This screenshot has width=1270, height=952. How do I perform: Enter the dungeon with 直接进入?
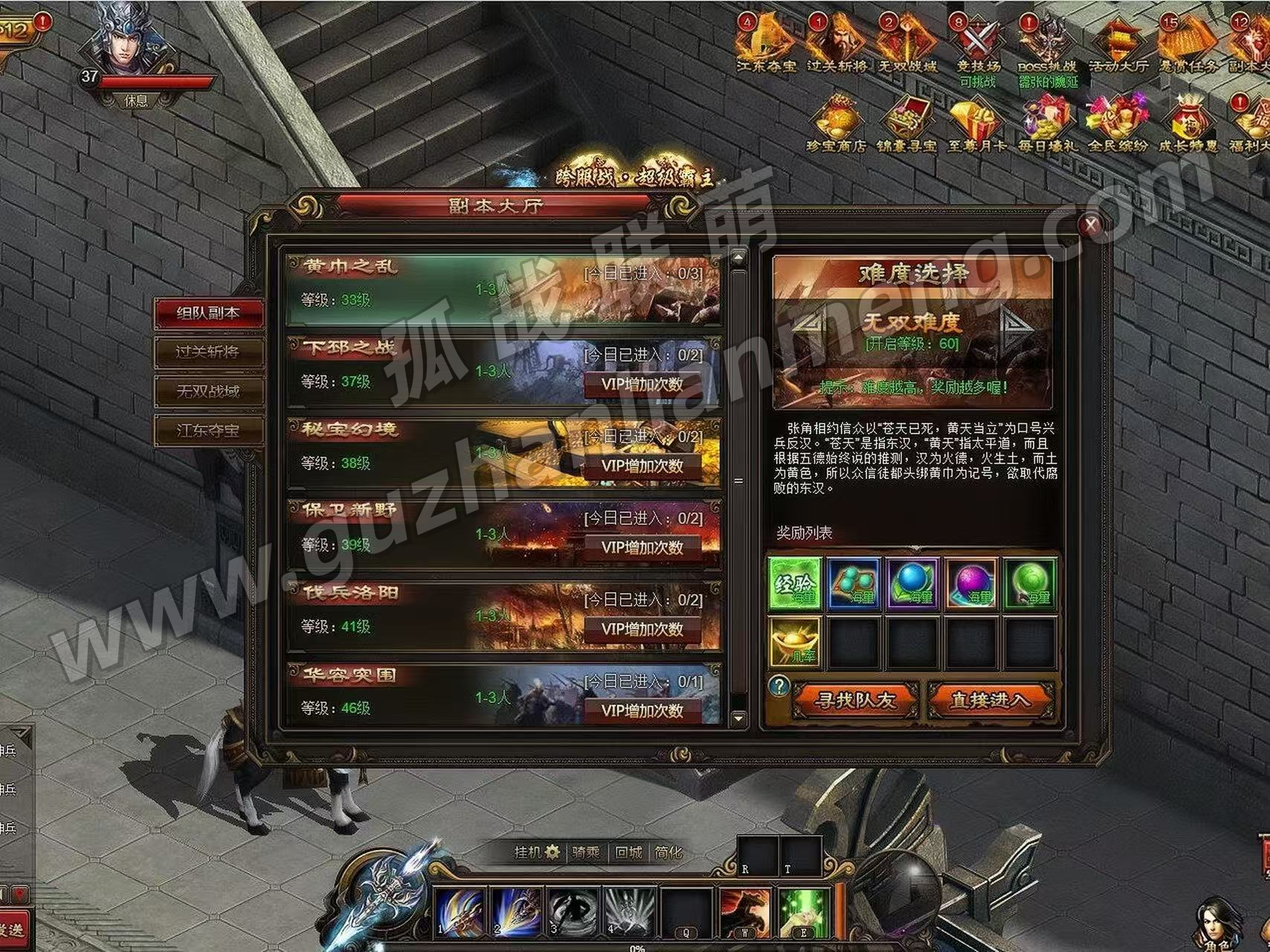point(990,701)
